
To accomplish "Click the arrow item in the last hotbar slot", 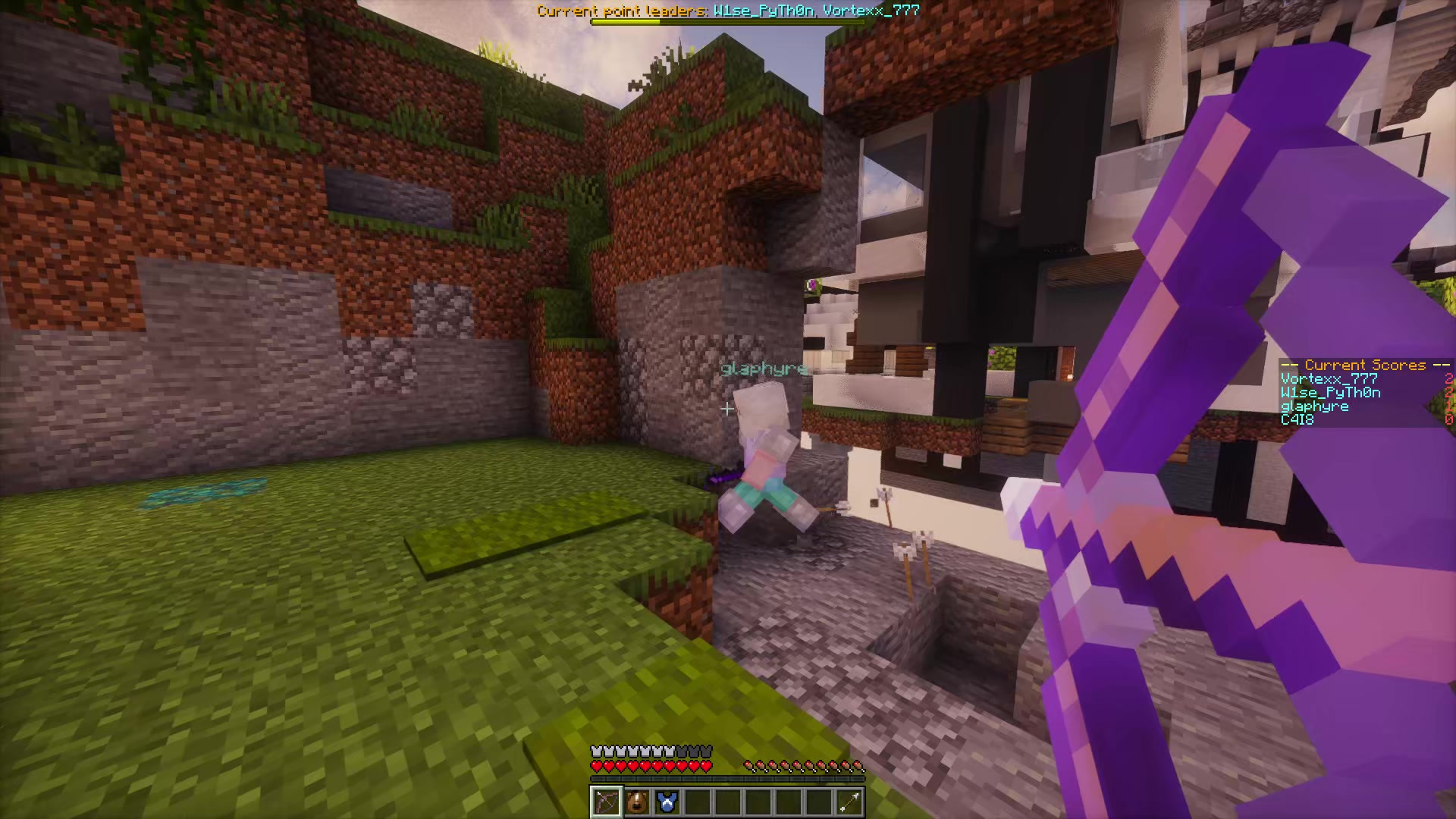I will coord(849,802).
